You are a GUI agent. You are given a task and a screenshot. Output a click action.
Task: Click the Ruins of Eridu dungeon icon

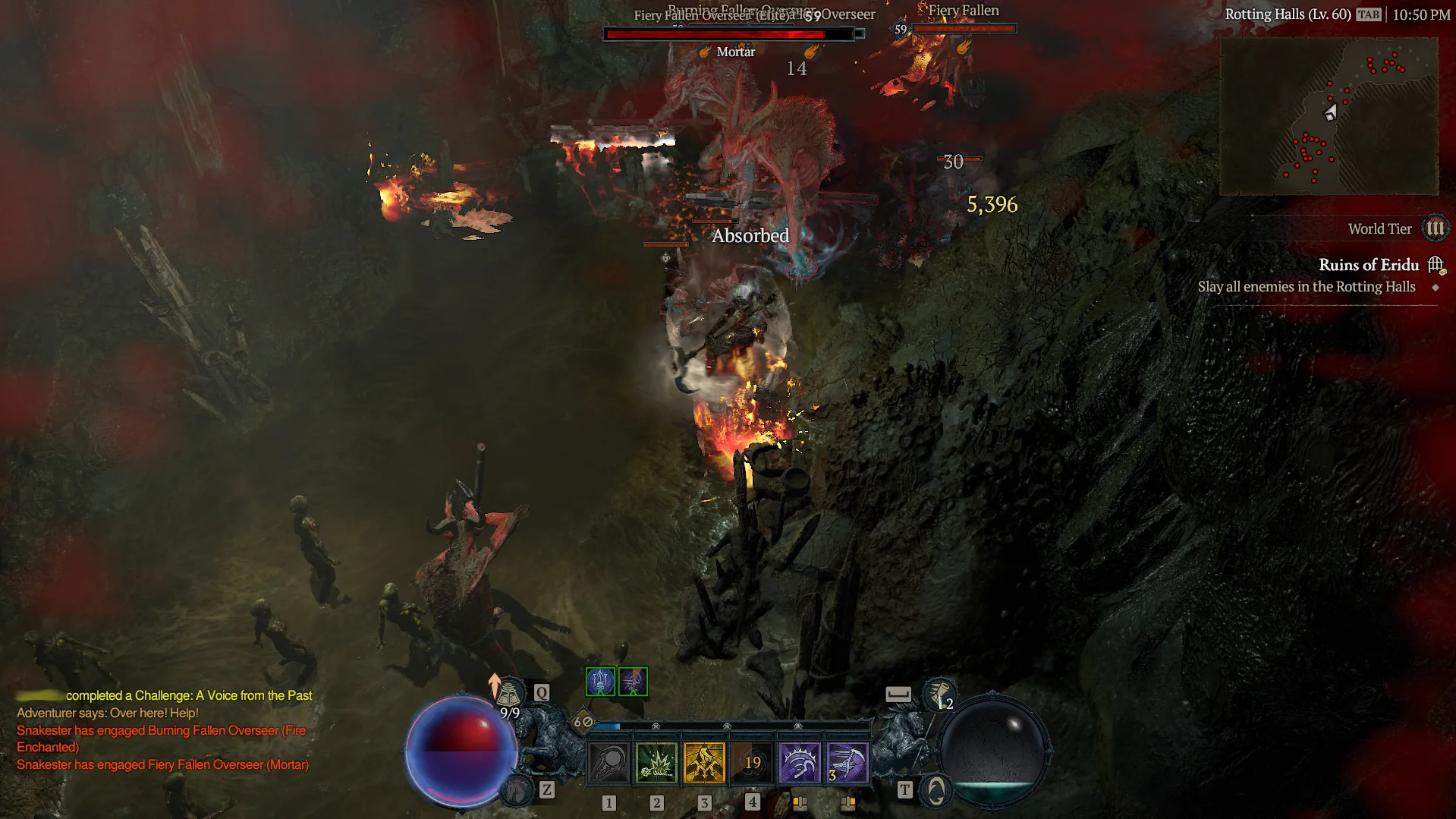pos(1436,265)
